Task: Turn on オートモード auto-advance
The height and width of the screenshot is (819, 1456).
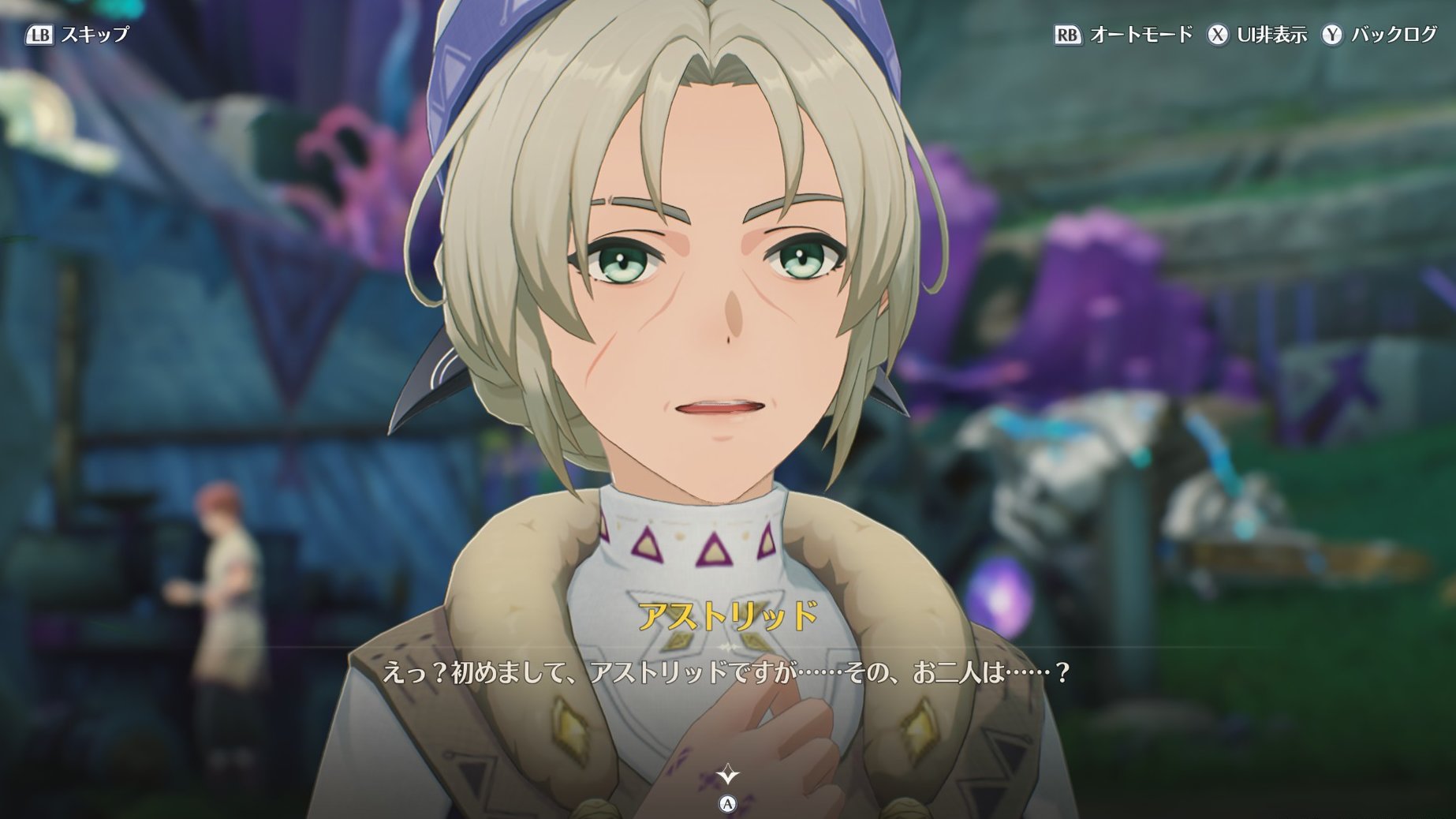Action: pyautogui.click(x=1123, y=35)
